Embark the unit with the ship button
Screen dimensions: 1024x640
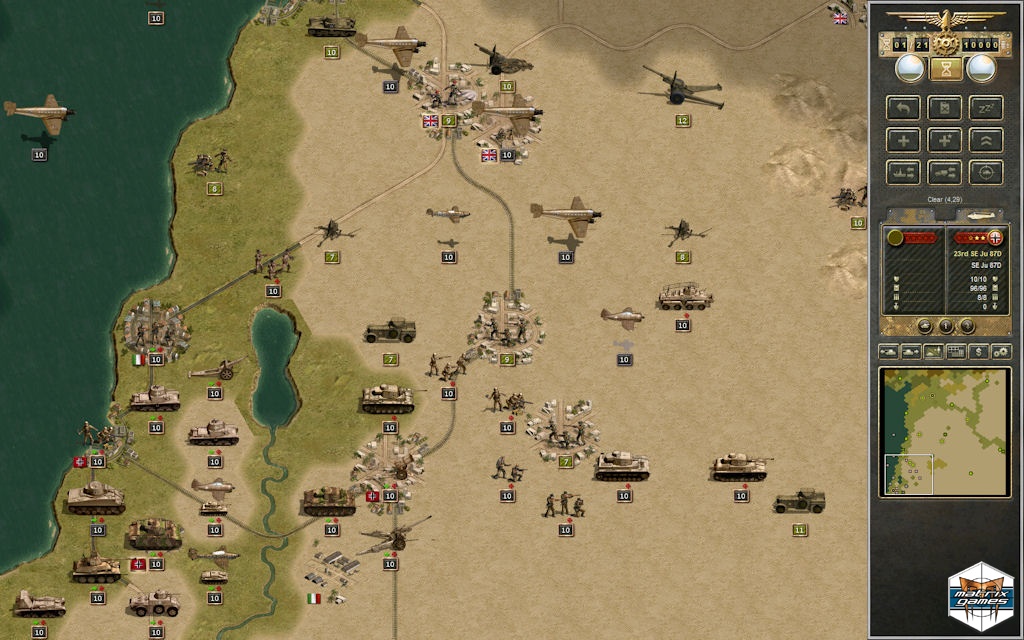[x=903, y=172]
